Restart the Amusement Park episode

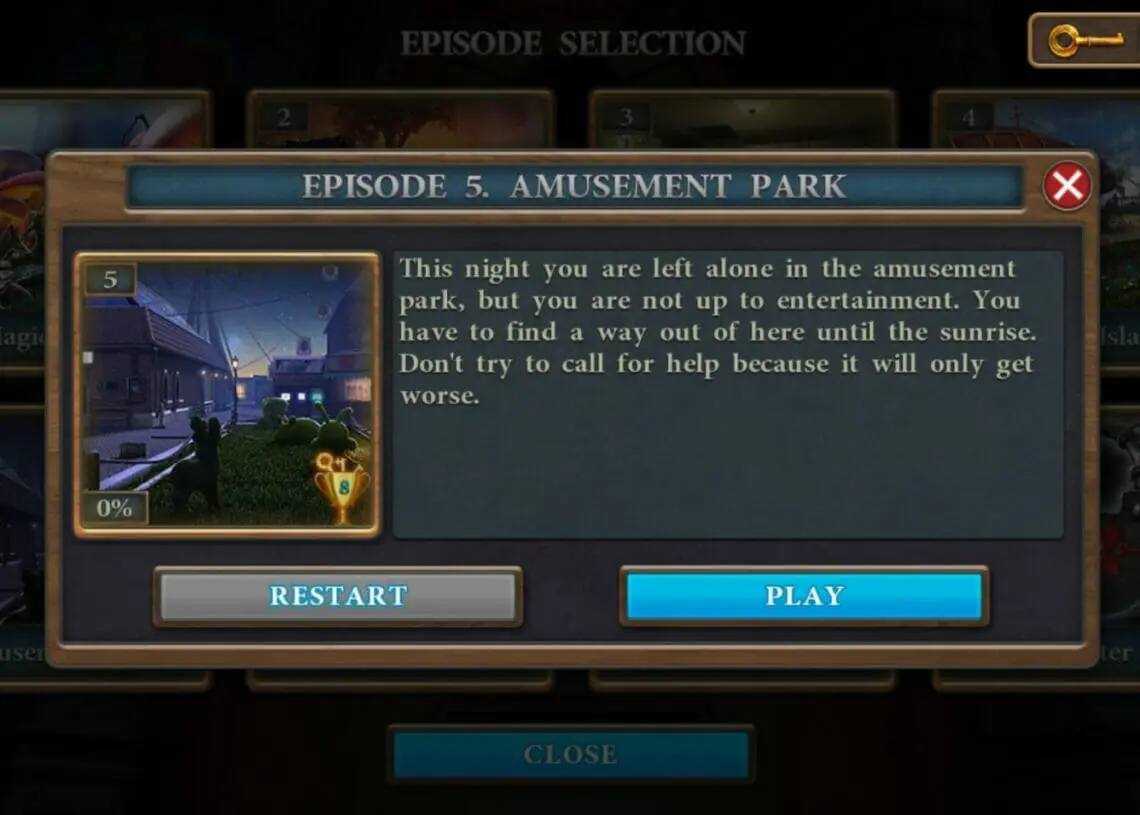click(338, 596)
